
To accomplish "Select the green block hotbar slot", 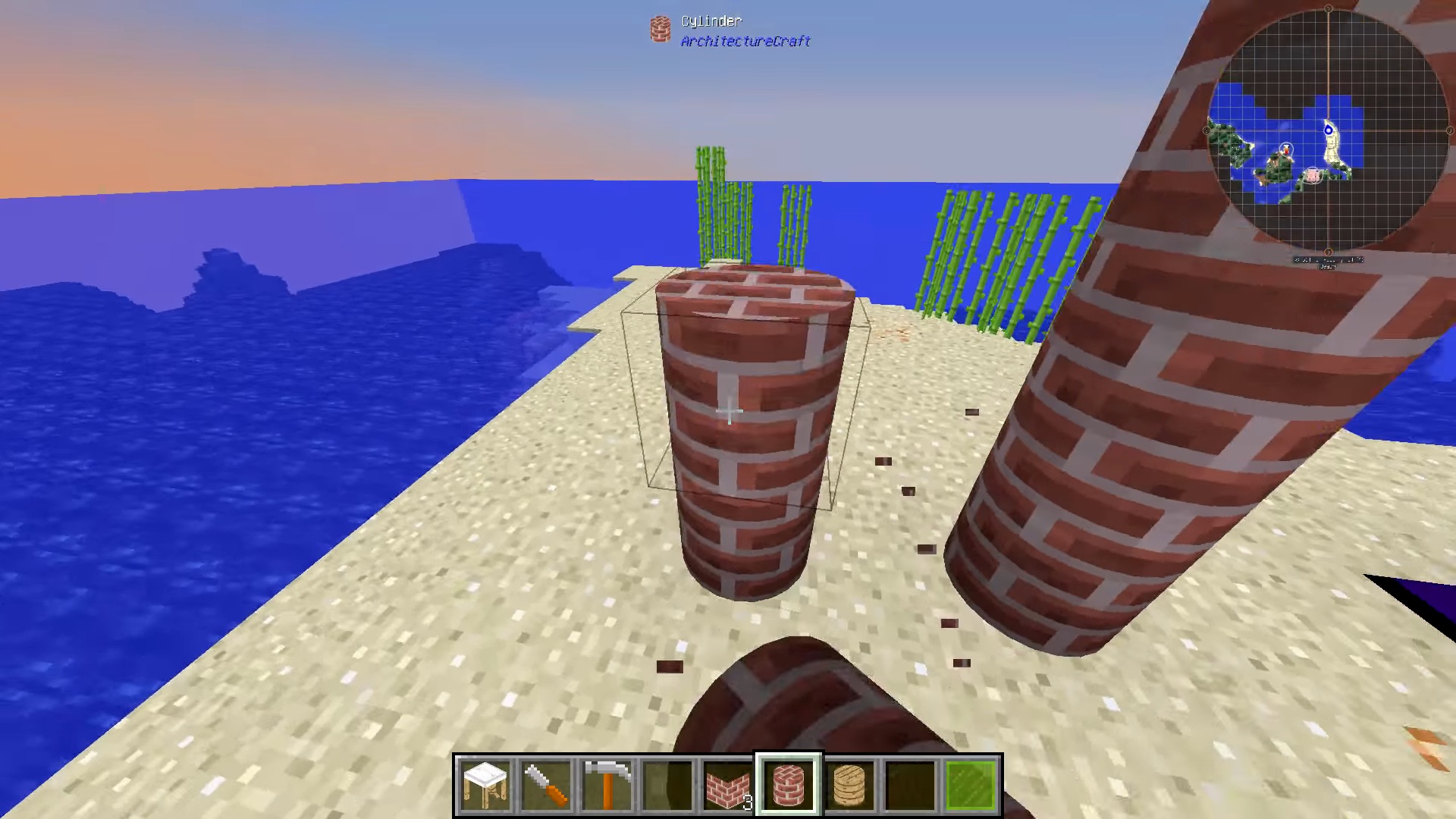I will click(x=971, y=785).
